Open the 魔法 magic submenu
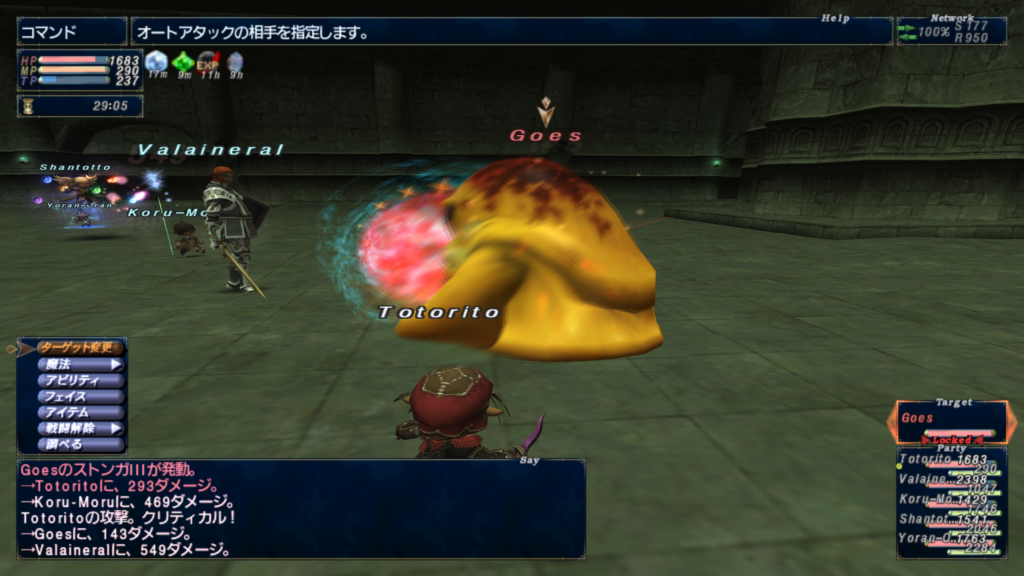The image size is (1024, 576). pos(80,364)
